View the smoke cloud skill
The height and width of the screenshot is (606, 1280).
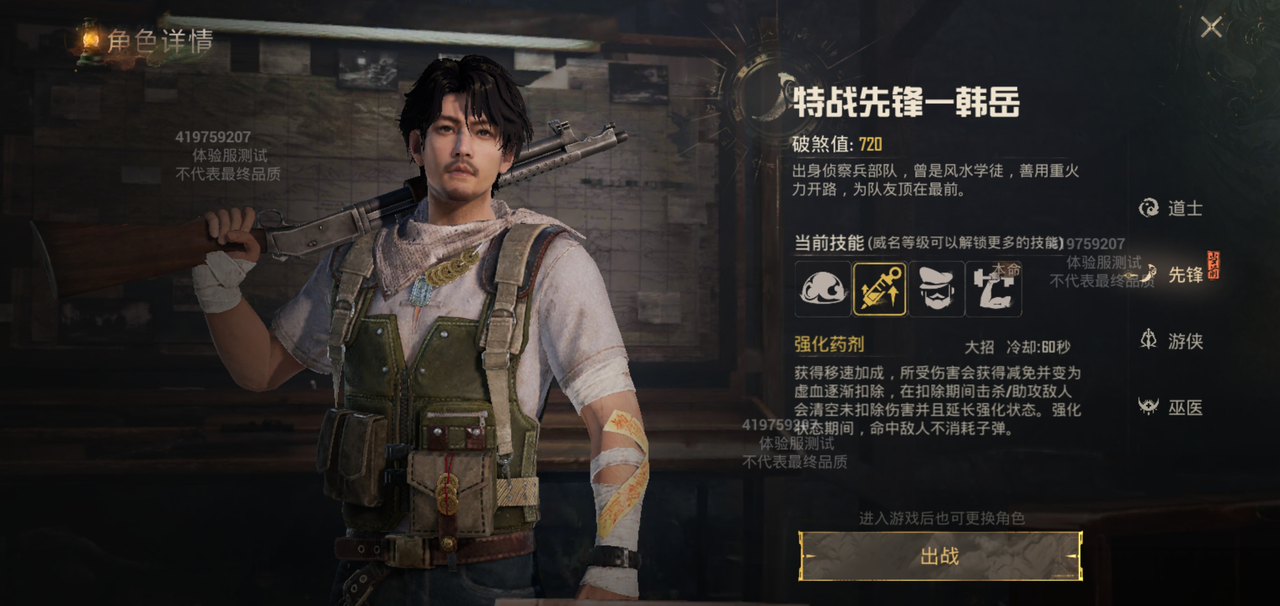tap(823, 289)
